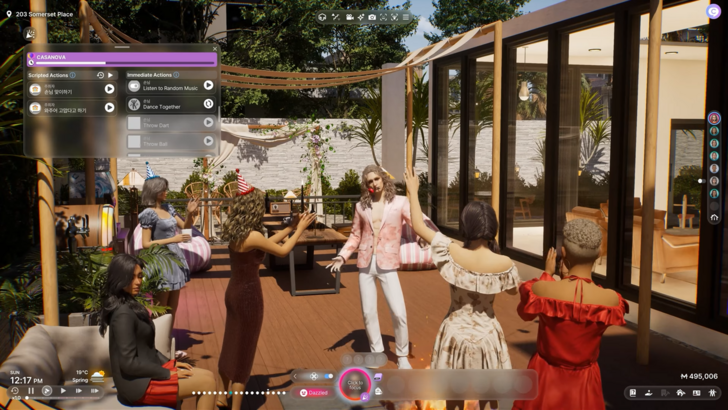
Task: Play all Scripted Actions
Action: 110,75
